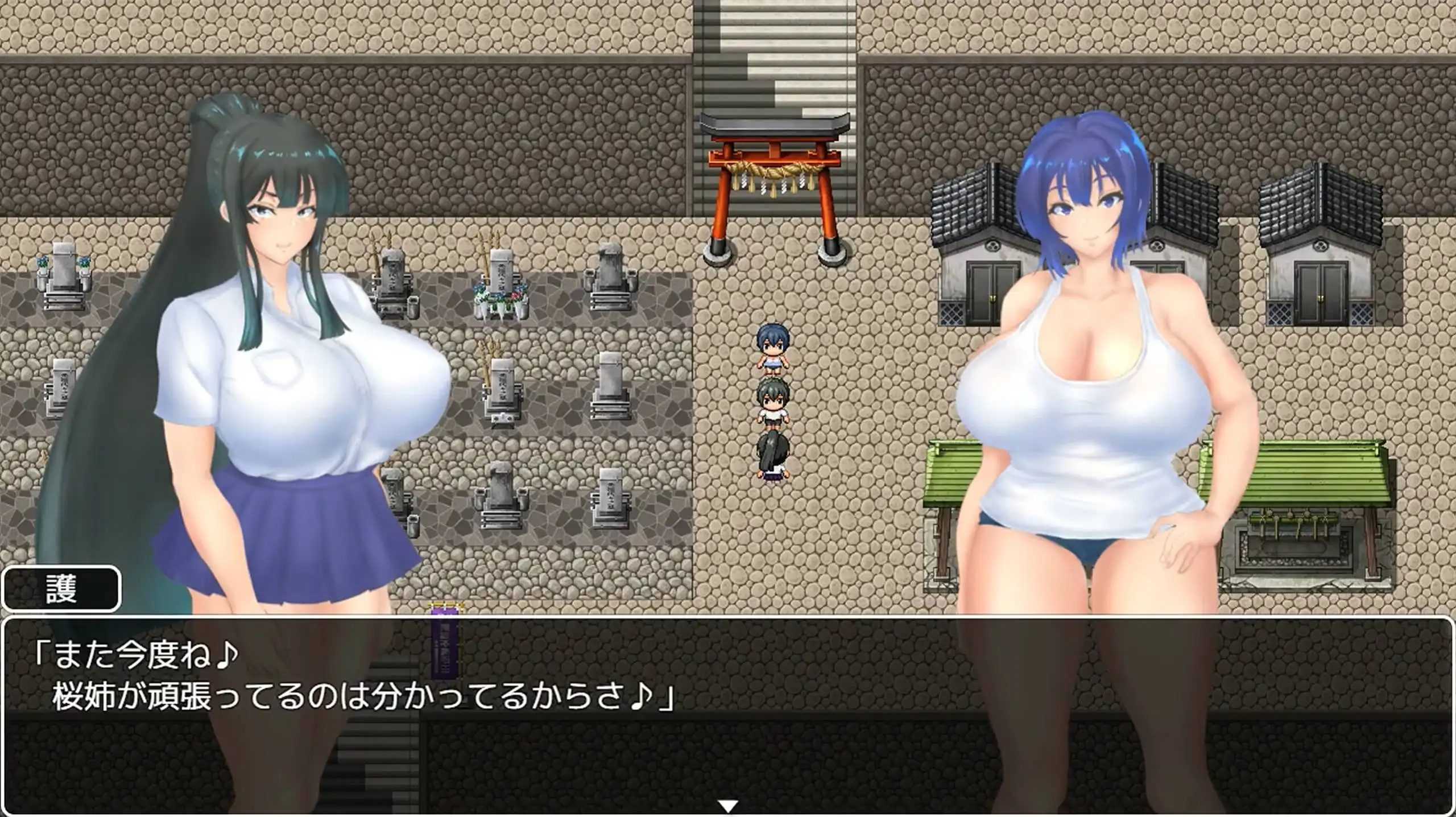Click the torii gate at the shrine entrance

point(775,188)
